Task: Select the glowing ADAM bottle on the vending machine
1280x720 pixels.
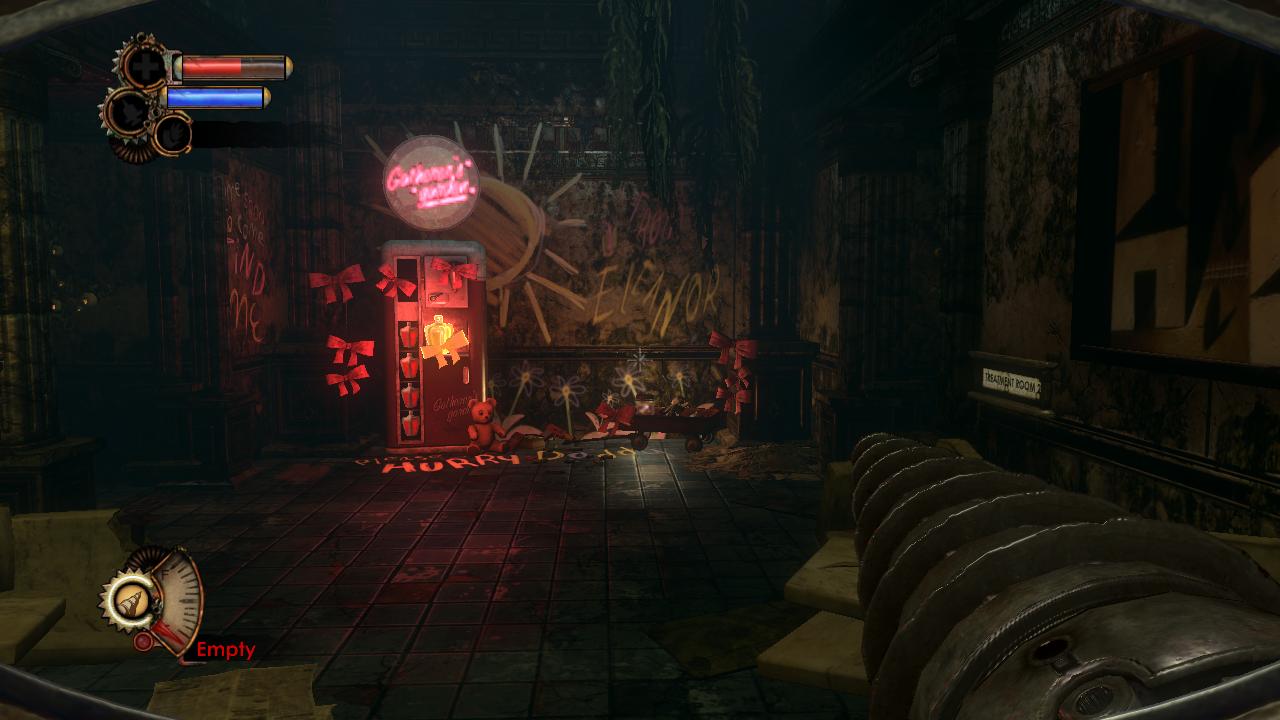Action: [x=437, y=331]
